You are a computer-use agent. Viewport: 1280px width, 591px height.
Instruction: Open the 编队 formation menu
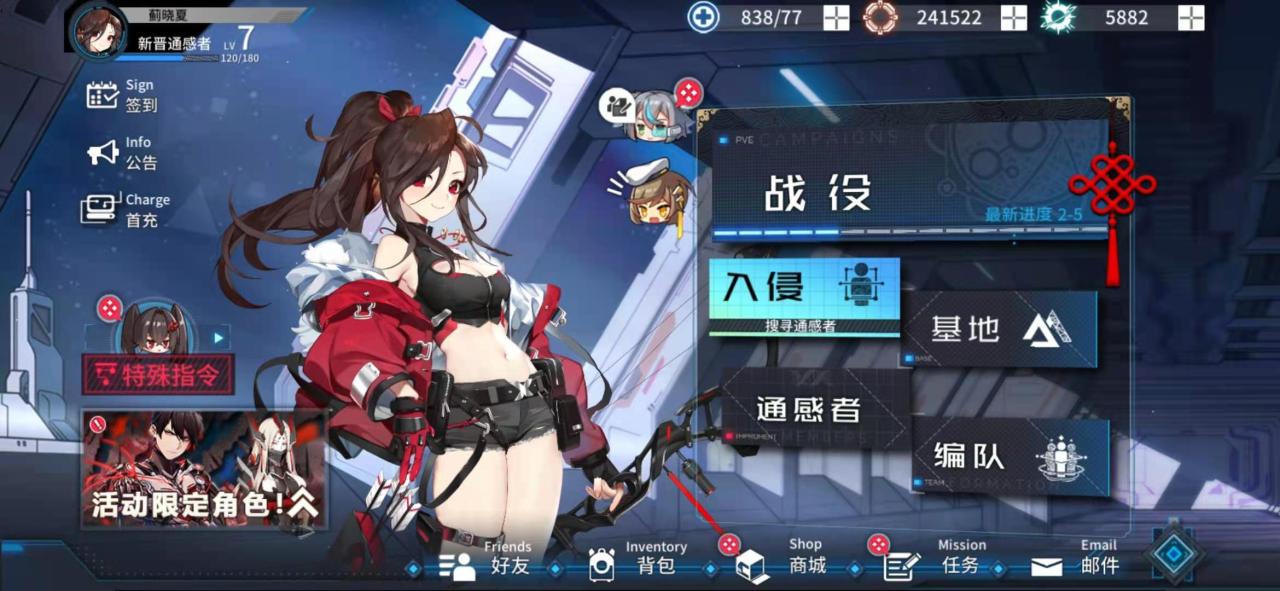pyautogui.click(x=1010, y=456)
